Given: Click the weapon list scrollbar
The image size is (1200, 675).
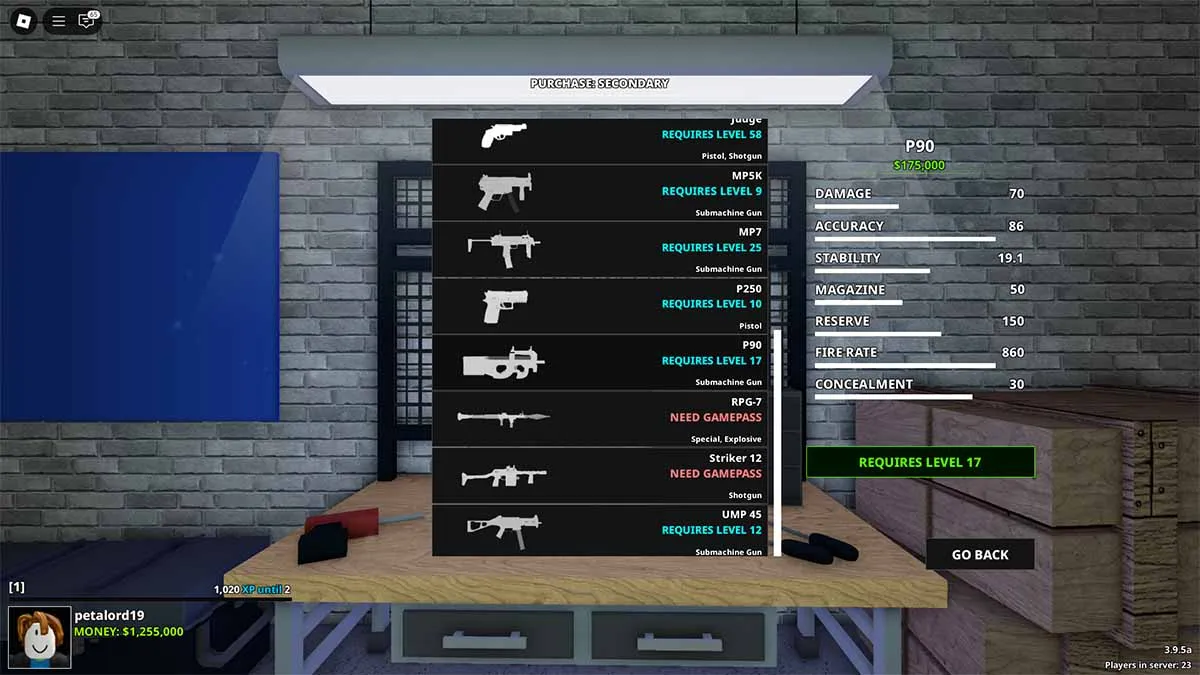Looking at the screenshot, I should click(776, 440).
